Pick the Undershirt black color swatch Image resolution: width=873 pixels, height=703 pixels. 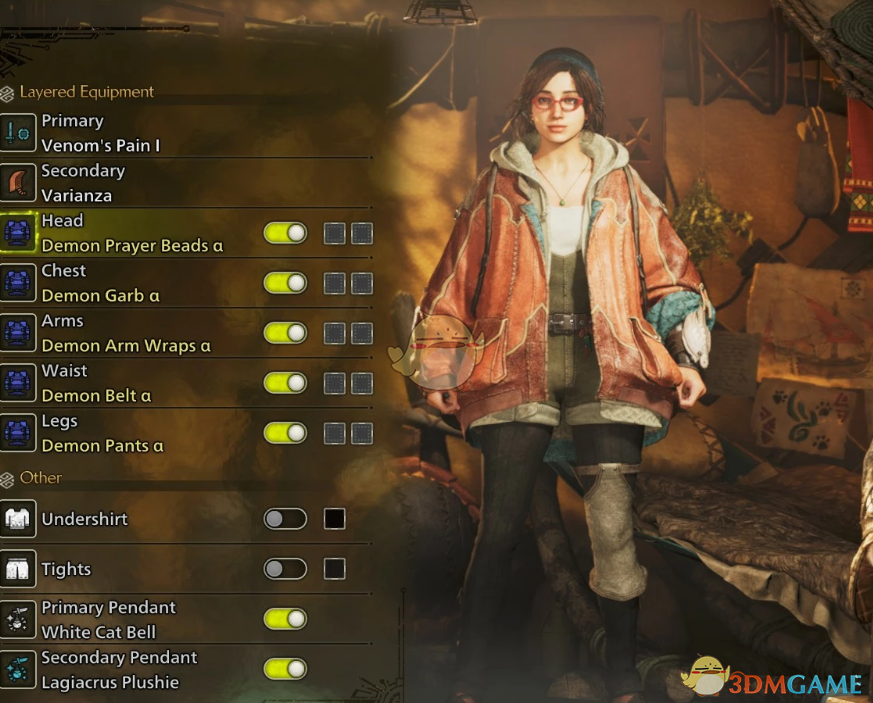(x=335, y=519)
